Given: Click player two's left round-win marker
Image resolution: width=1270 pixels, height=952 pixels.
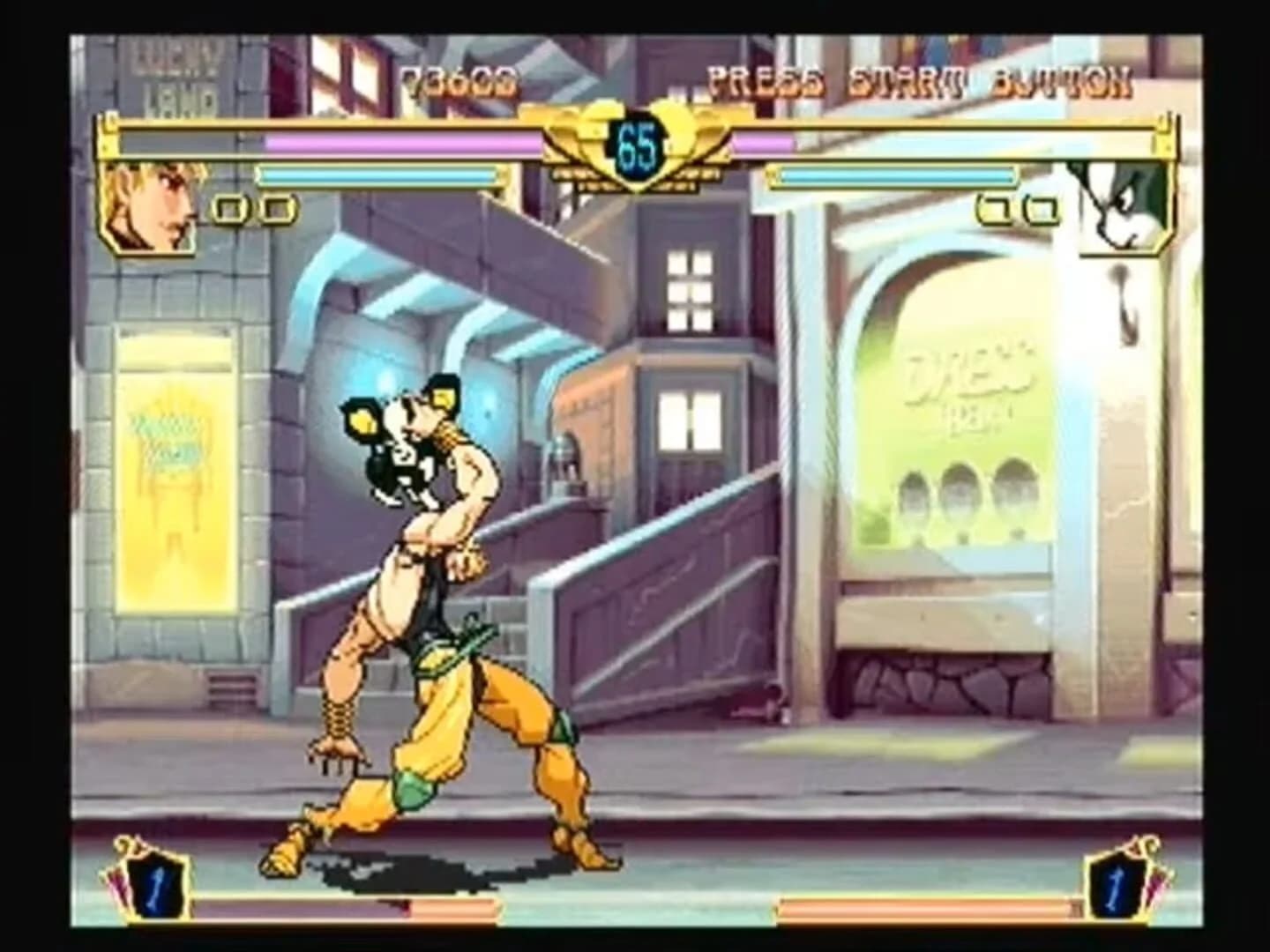Looking at the screenshot, I should coord(994,209).
